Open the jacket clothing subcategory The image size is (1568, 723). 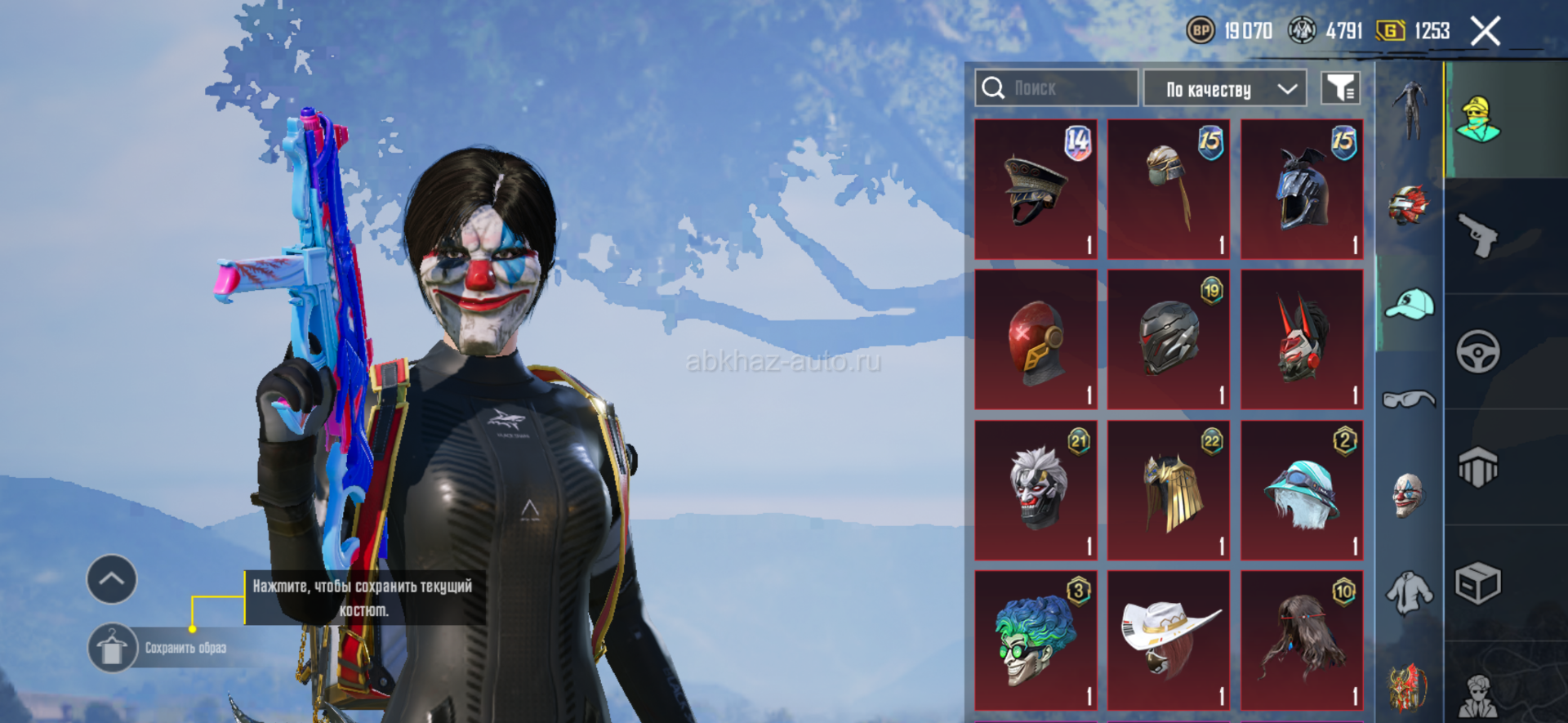click(x=1409, y=591)
